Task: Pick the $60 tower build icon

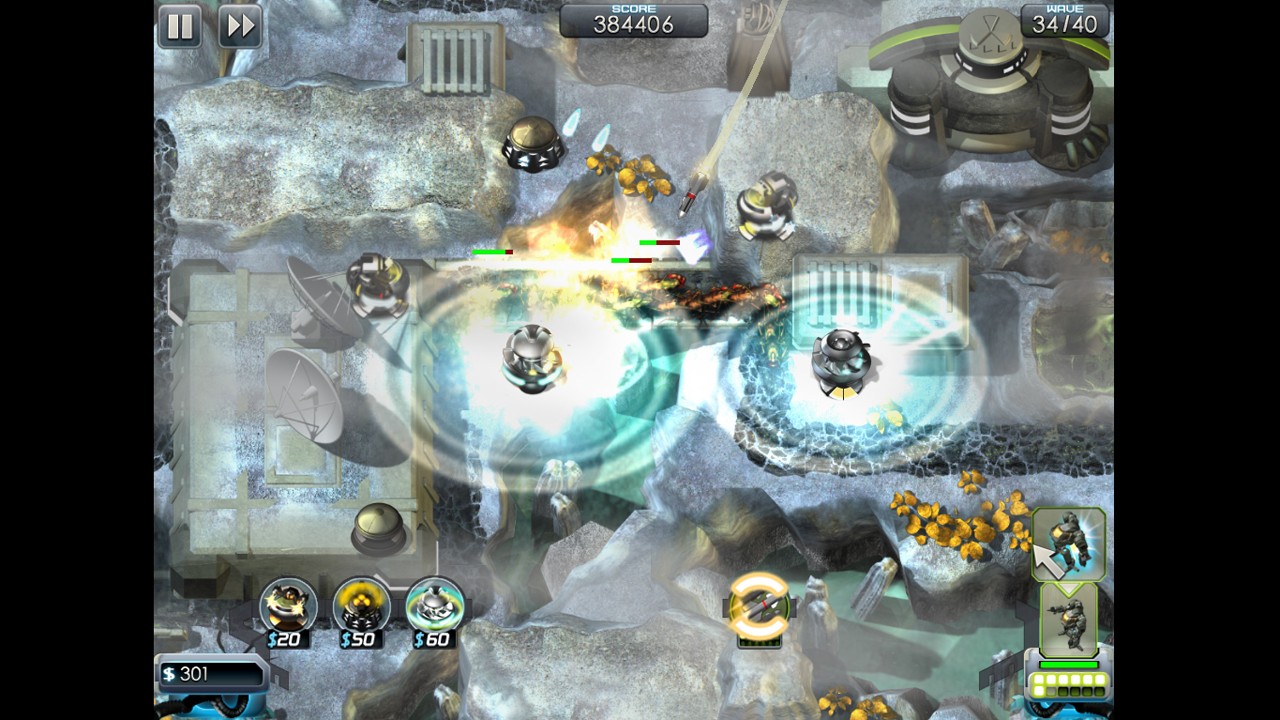Action: [435, 606]
